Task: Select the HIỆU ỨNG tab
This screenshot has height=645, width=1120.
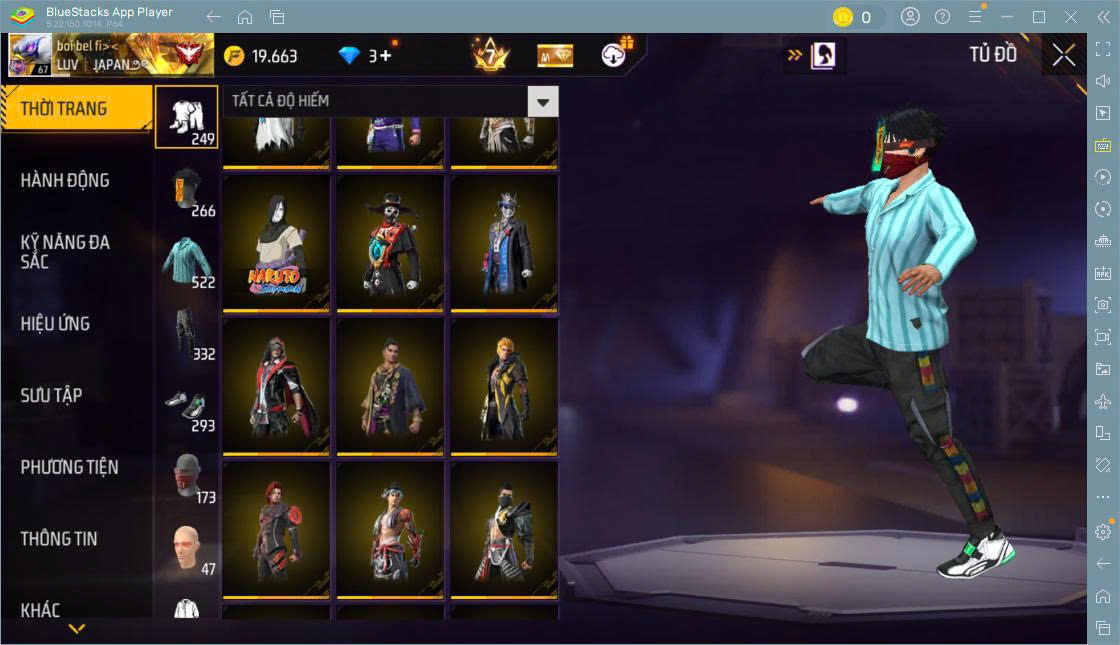Action: click(55, 324)
